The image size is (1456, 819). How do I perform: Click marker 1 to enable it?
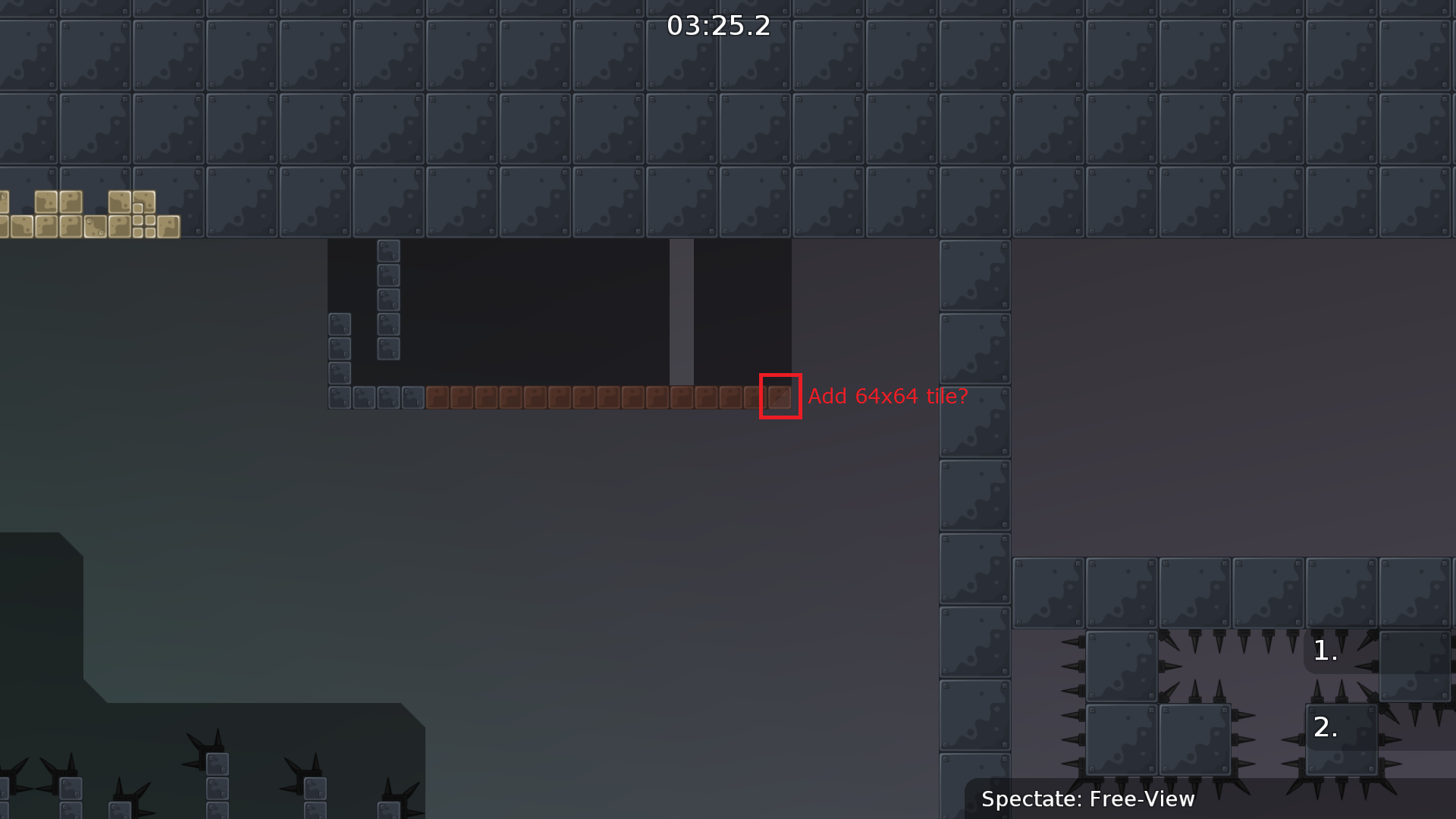pyautogui.click(x=1324, y=650)
